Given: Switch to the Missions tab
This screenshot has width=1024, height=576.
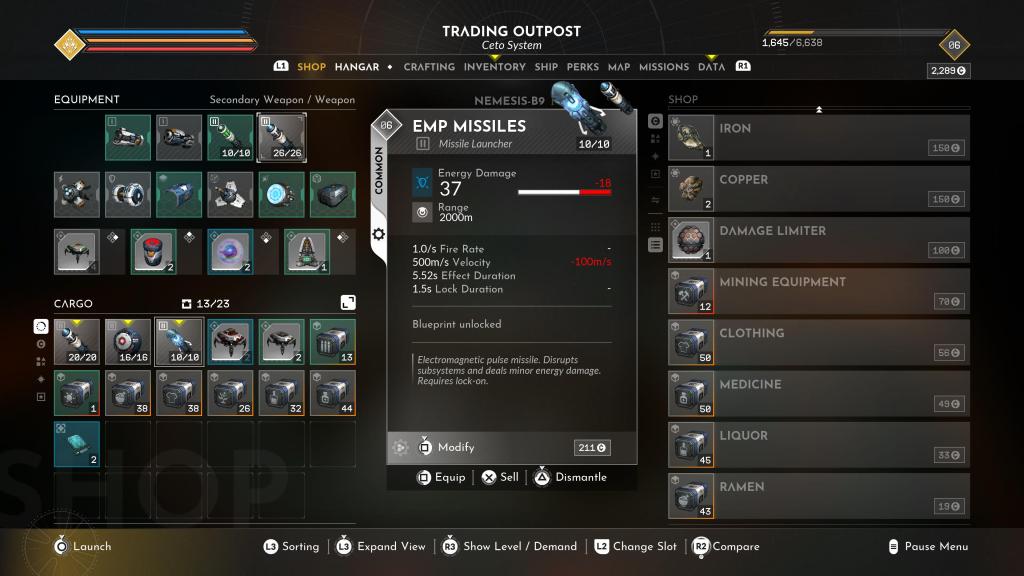Looking at the screenshot, I should (x=664, y=67).
